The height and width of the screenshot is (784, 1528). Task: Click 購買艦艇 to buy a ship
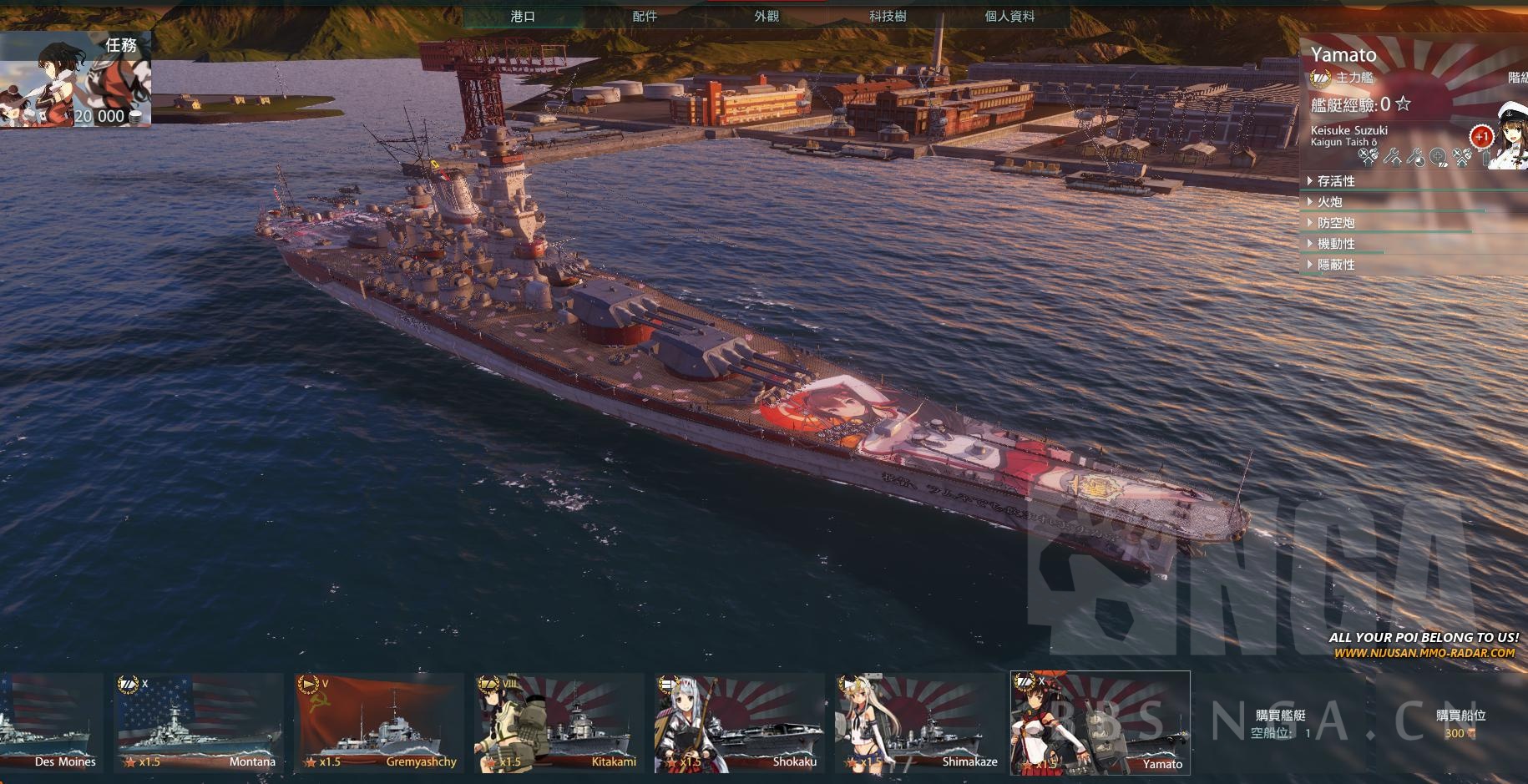click(x=1281, y=723)
